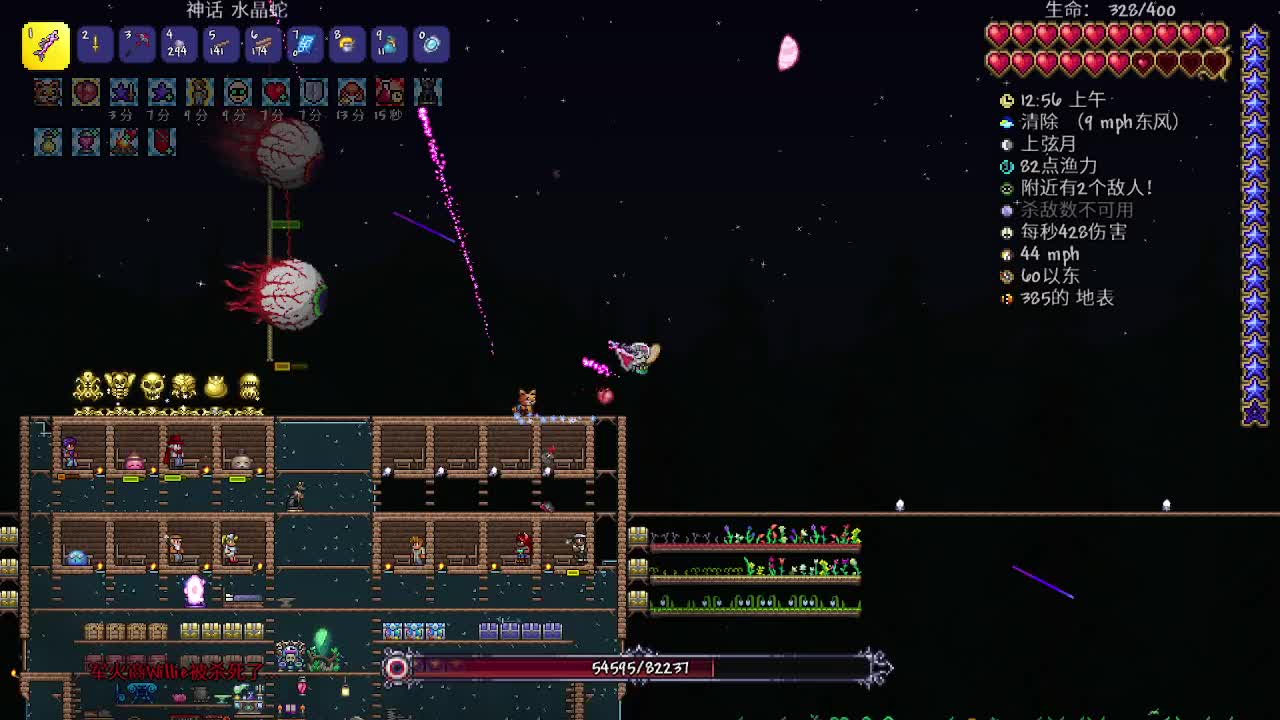Equip the red pickaxe in slot 3
The image size is (1280, 720).
(137, 45)
